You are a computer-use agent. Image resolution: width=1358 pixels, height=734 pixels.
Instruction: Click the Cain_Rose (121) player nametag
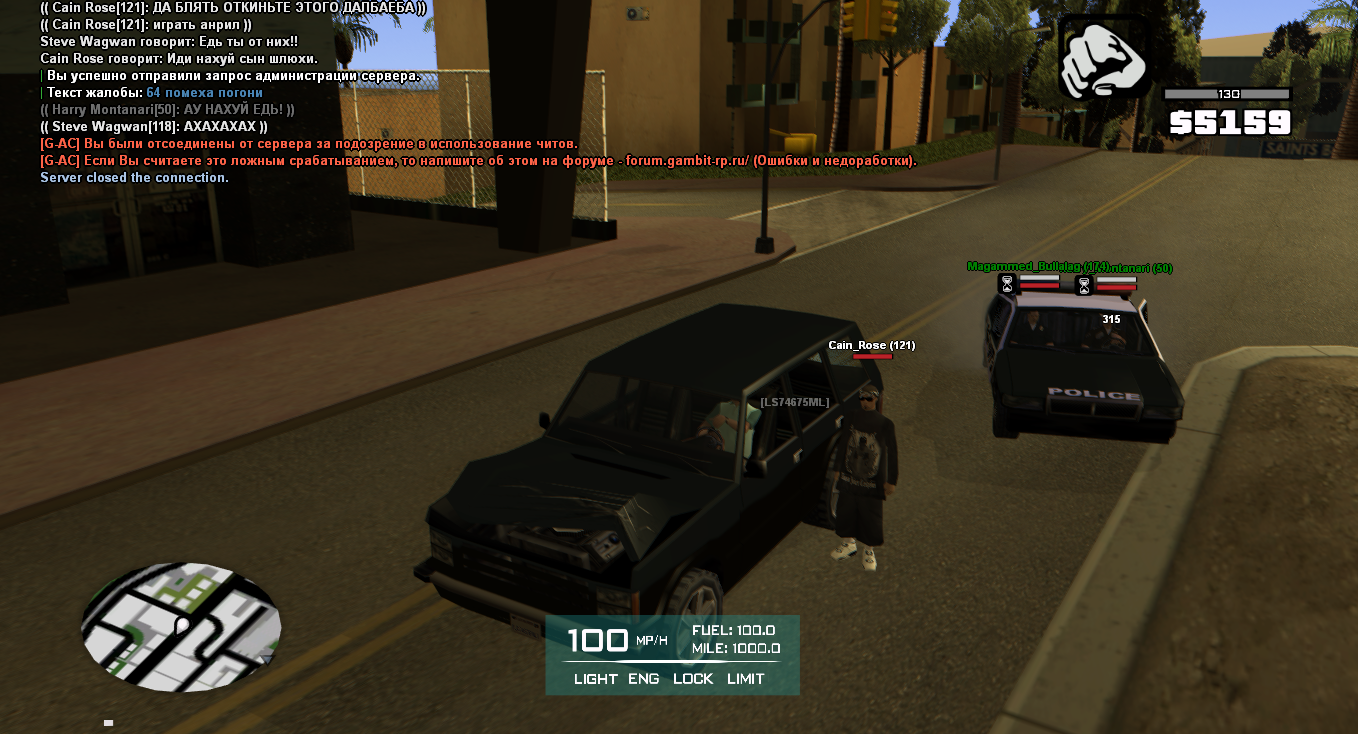point(871,346)
